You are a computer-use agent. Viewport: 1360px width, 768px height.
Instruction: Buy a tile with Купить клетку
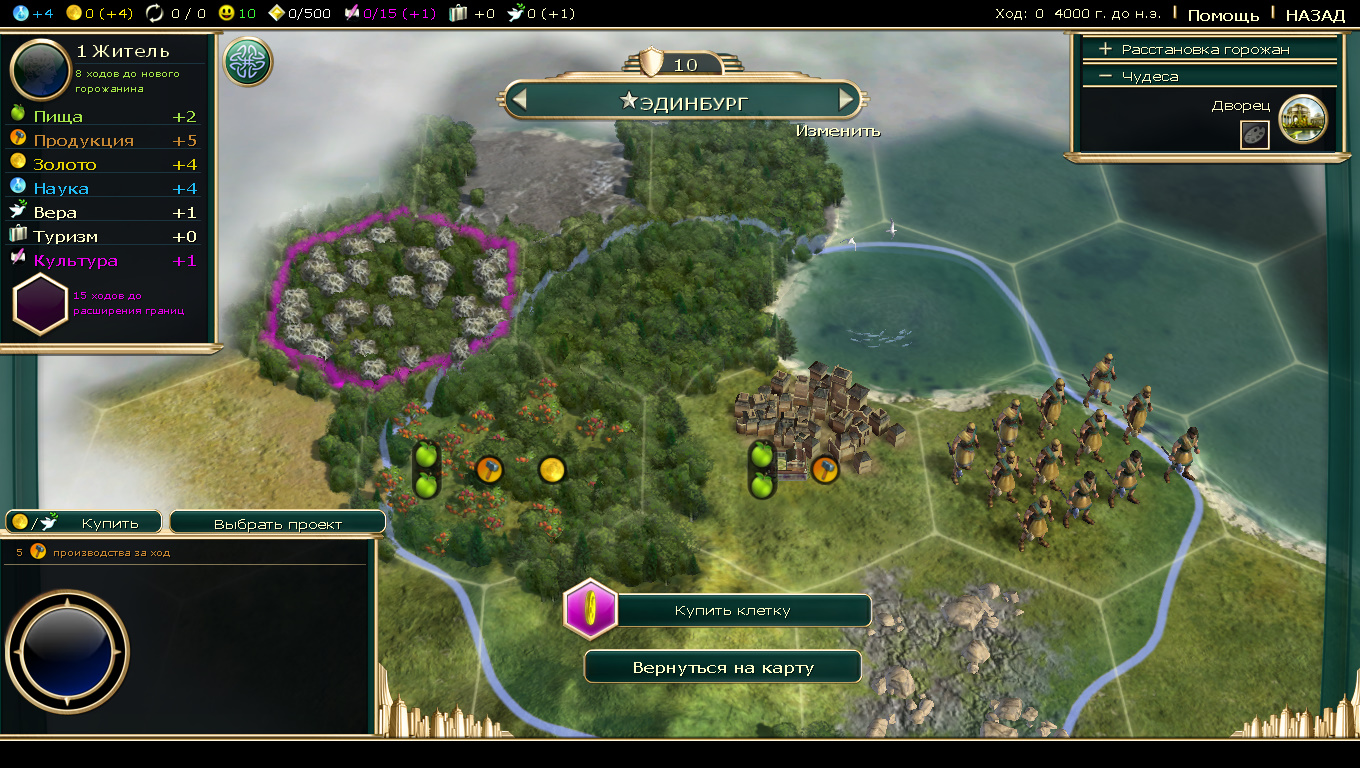point(745,610)
